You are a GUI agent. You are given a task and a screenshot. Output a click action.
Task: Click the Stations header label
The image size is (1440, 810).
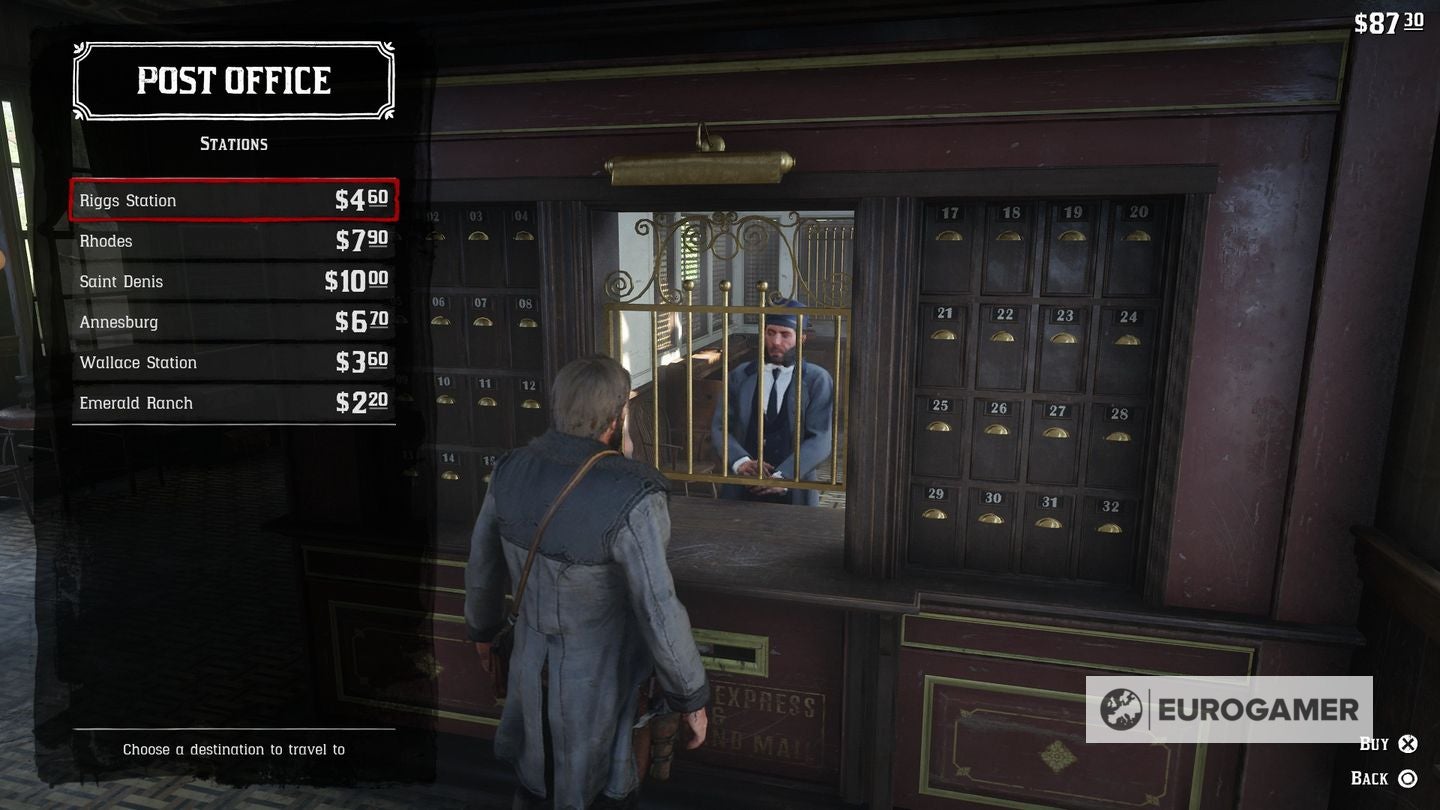coord(234,143)
